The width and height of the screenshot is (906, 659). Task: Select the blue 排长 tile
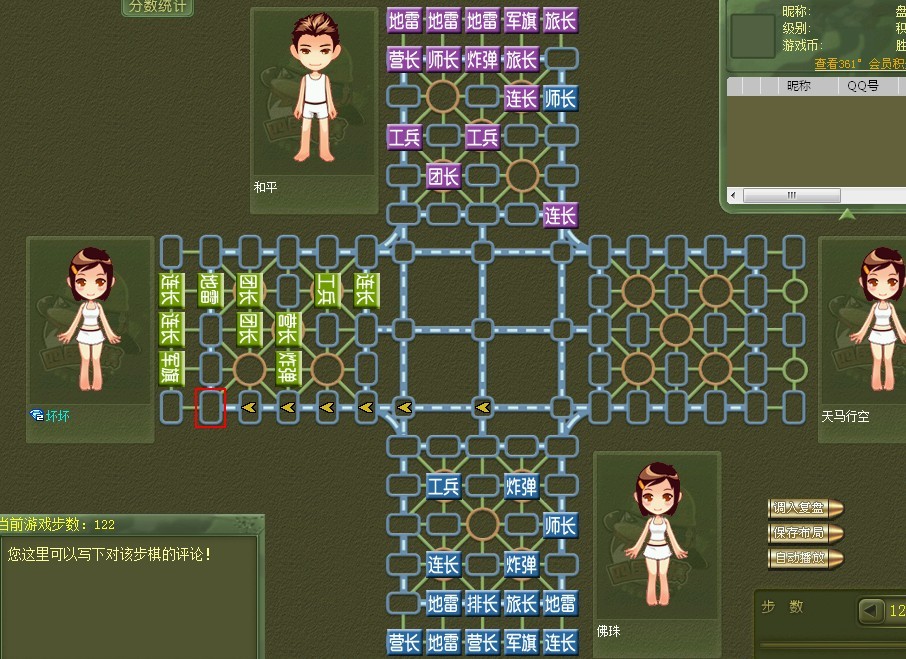[x=482, y=603]
